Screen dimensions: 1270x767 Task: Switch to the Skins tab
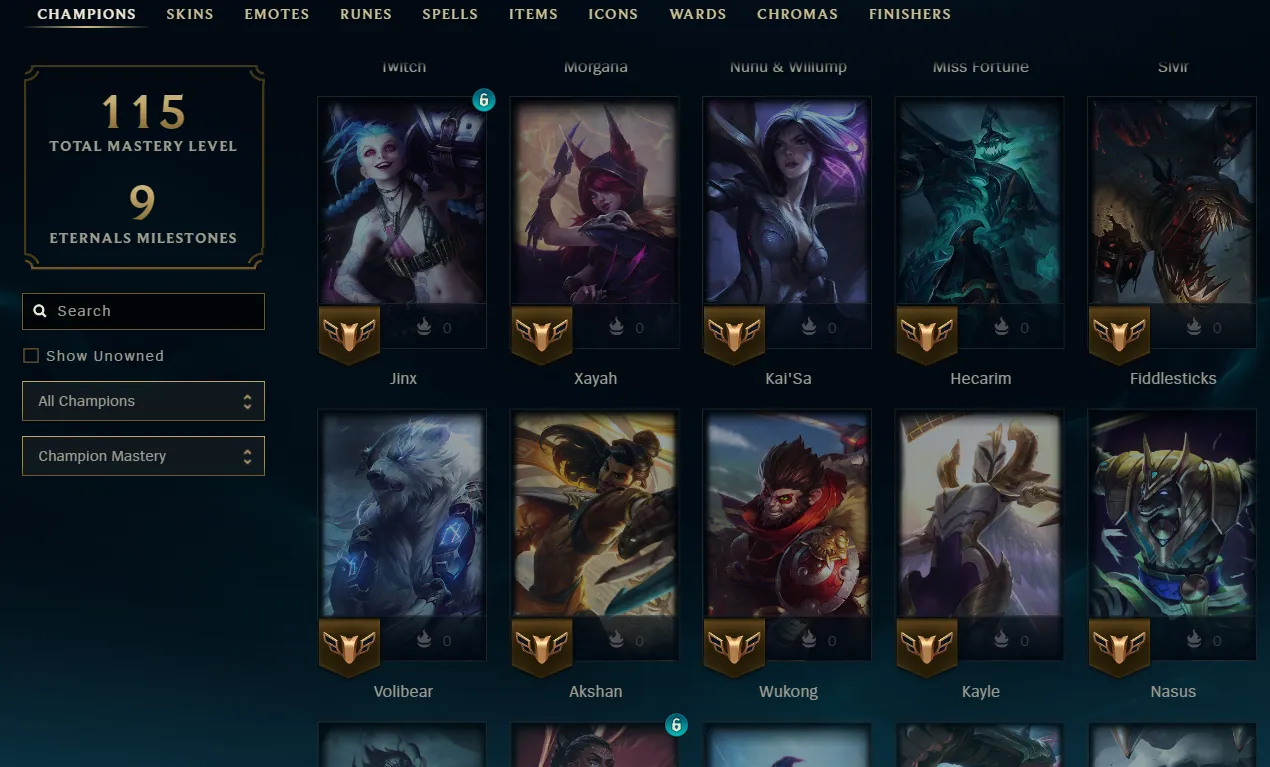point(190,14)
